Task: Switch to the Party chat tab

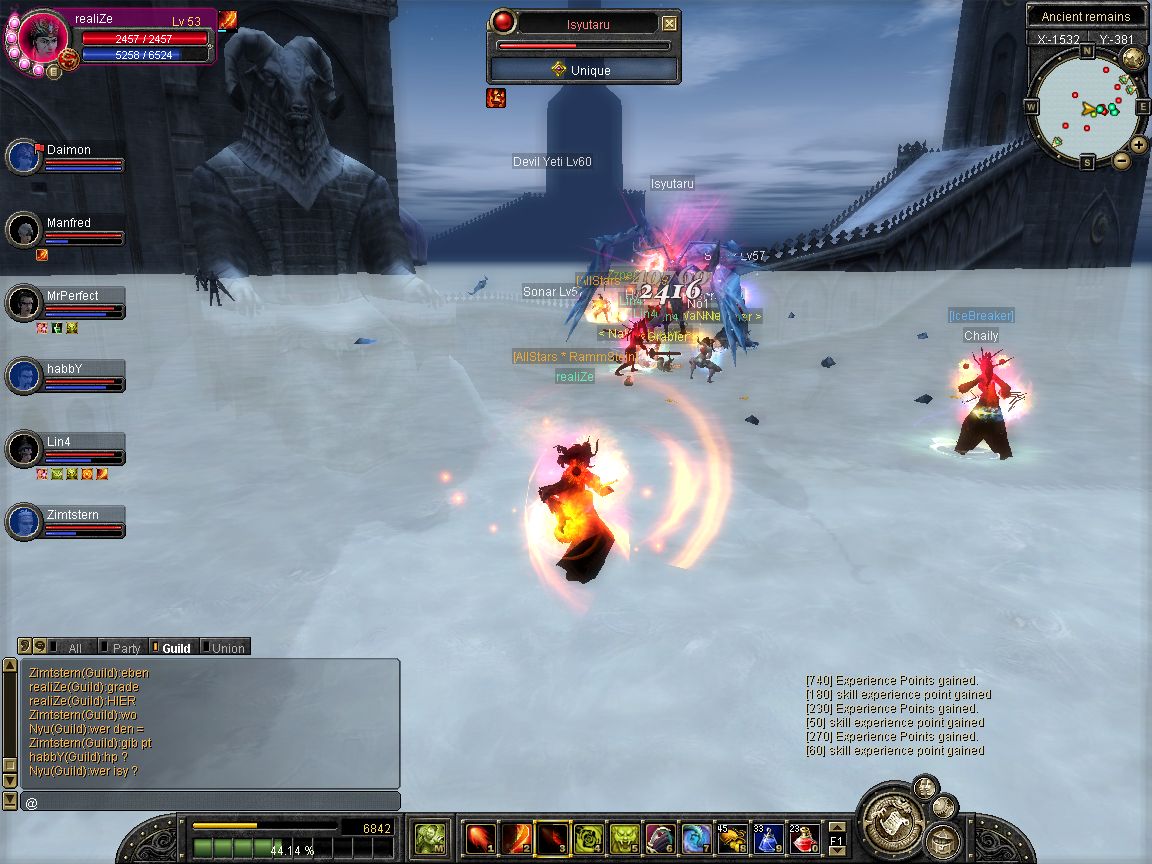Action: click(x=126, y=648)
